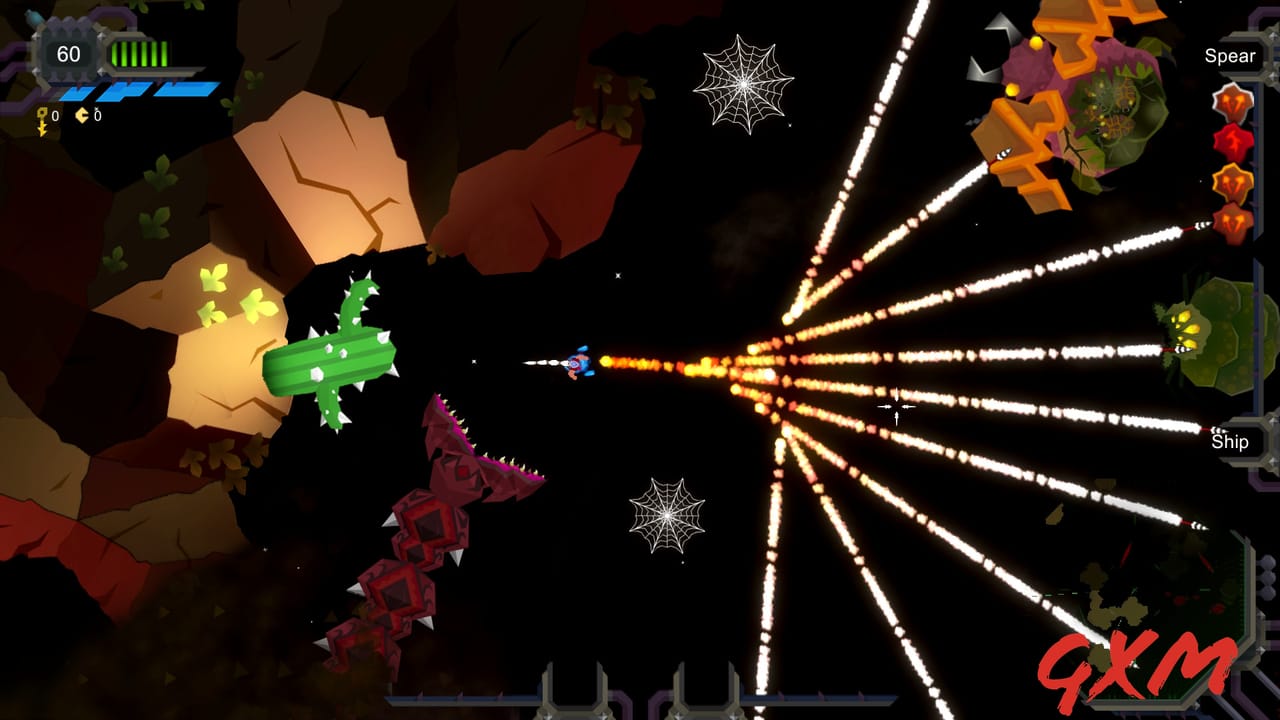Click the crosshair aiming reticle
1280x720 pixels.
point(895,406)
